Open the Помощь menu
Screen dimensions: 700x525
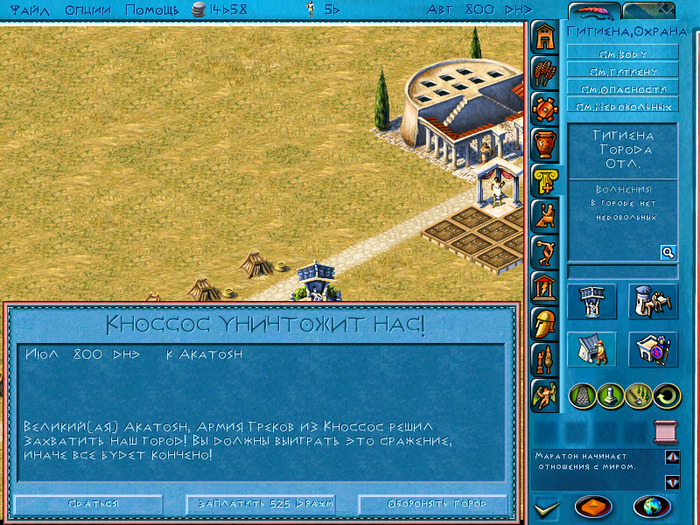click(152, 9)
